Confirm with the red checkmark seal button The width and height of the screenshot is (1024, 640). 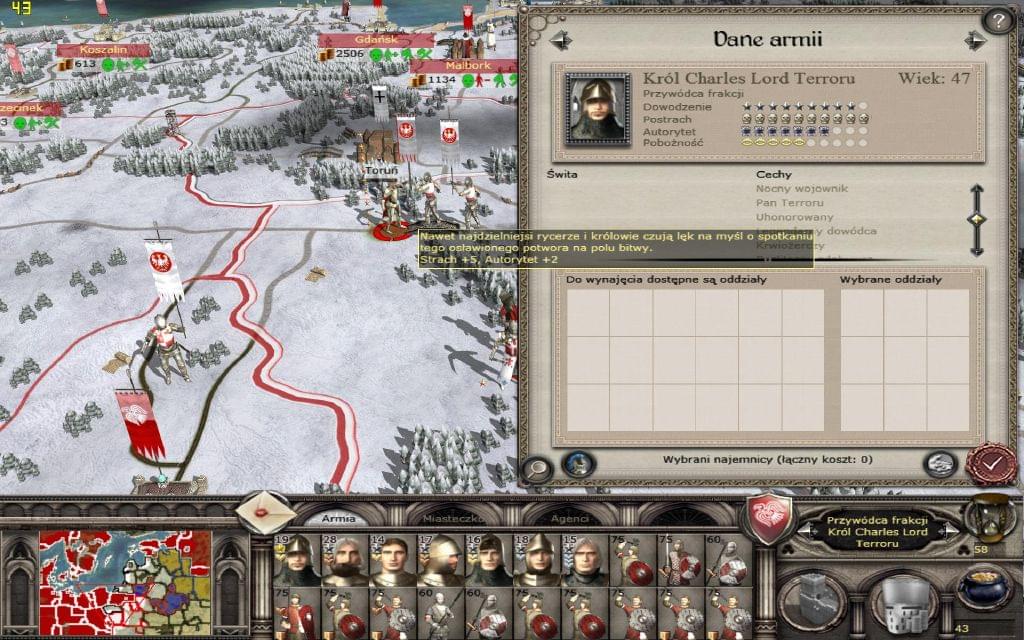[x=990, y=464]
